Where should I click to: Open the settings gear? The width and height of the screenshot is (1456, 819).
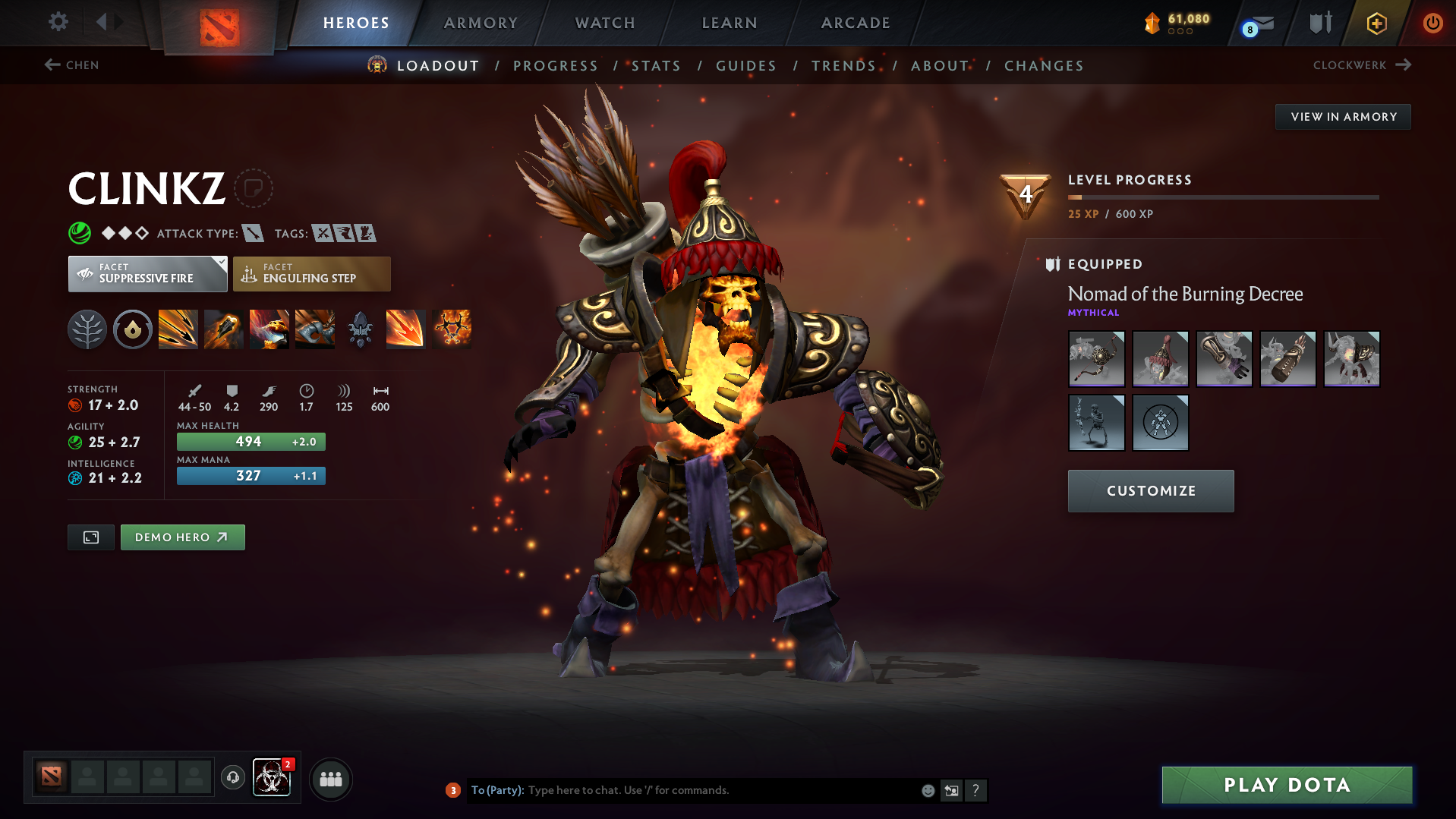point(57,22)
